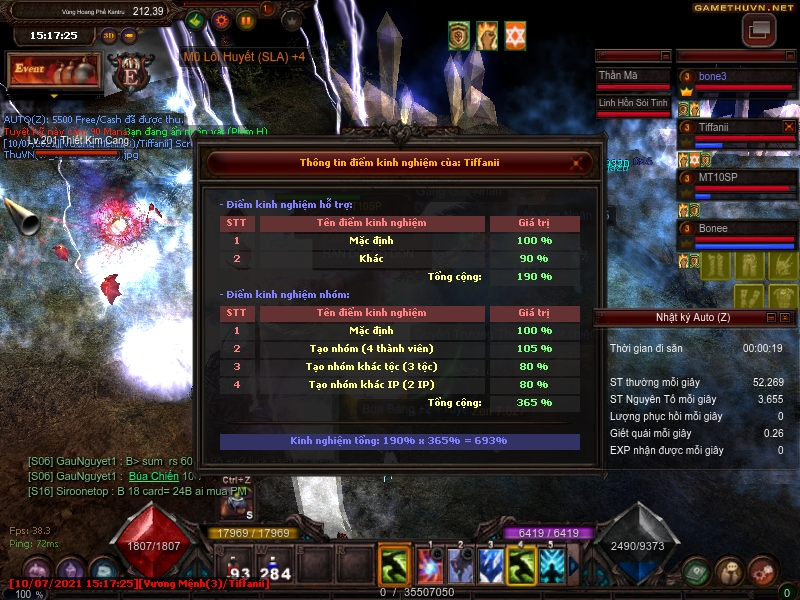Close the Tiffanii experience info window

coord(575,162)
